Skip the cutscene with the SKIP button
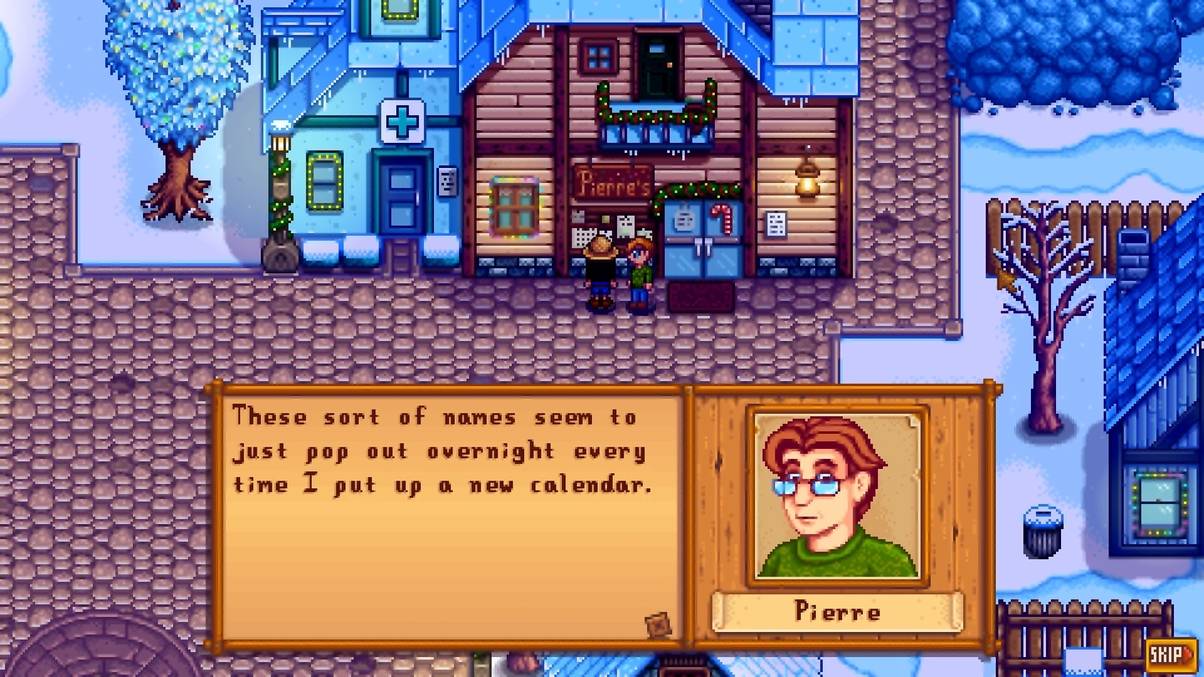The width and height of the screenshot is (1204, 677). click(1170, 655)
